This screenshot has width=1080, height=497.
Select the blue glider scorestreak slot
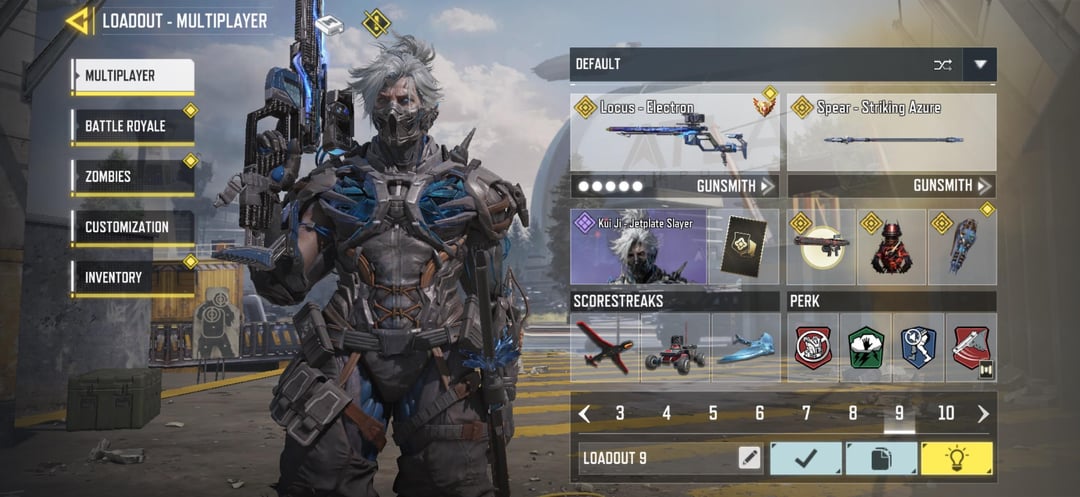point(745,347)
